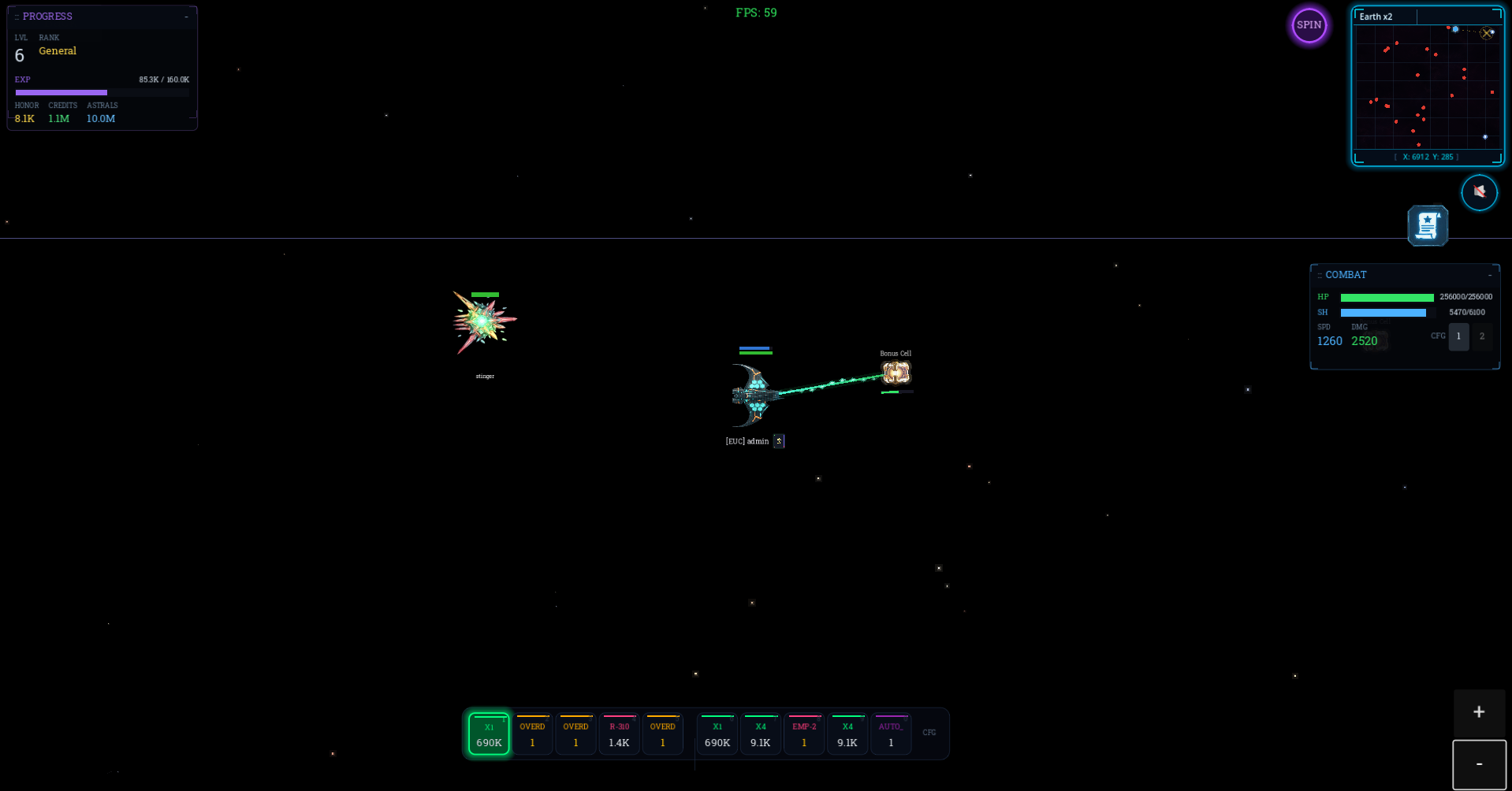Image resolution: width=1512 pixels, height=791 pixels.
Task: Collapse the PROGRESS panel
Action: point(186,16)
